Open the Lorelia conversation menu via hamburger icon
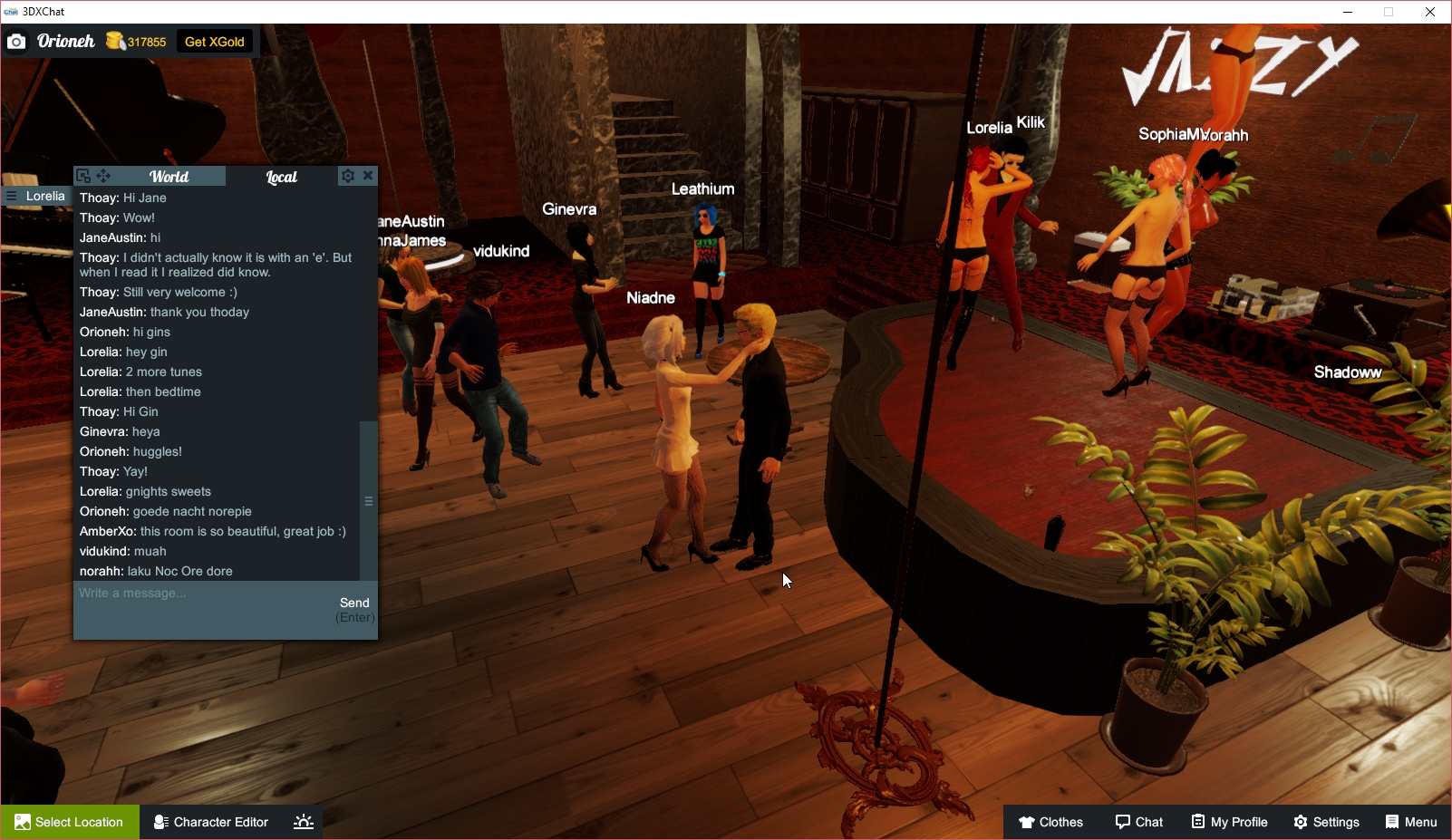This screenshot has width=1452, height=840. (x=10, y=196)
